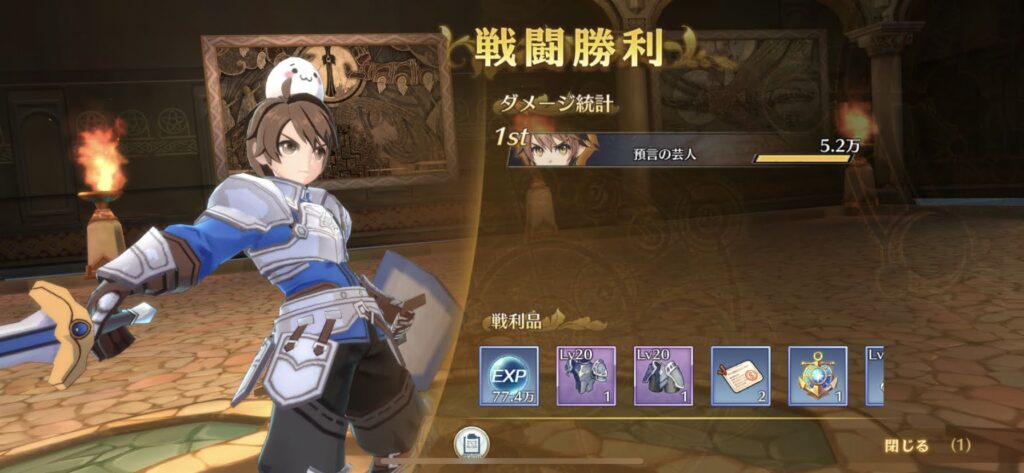Select the EXP reward icon
1024x473 pixels.
(x=509, y=377)
